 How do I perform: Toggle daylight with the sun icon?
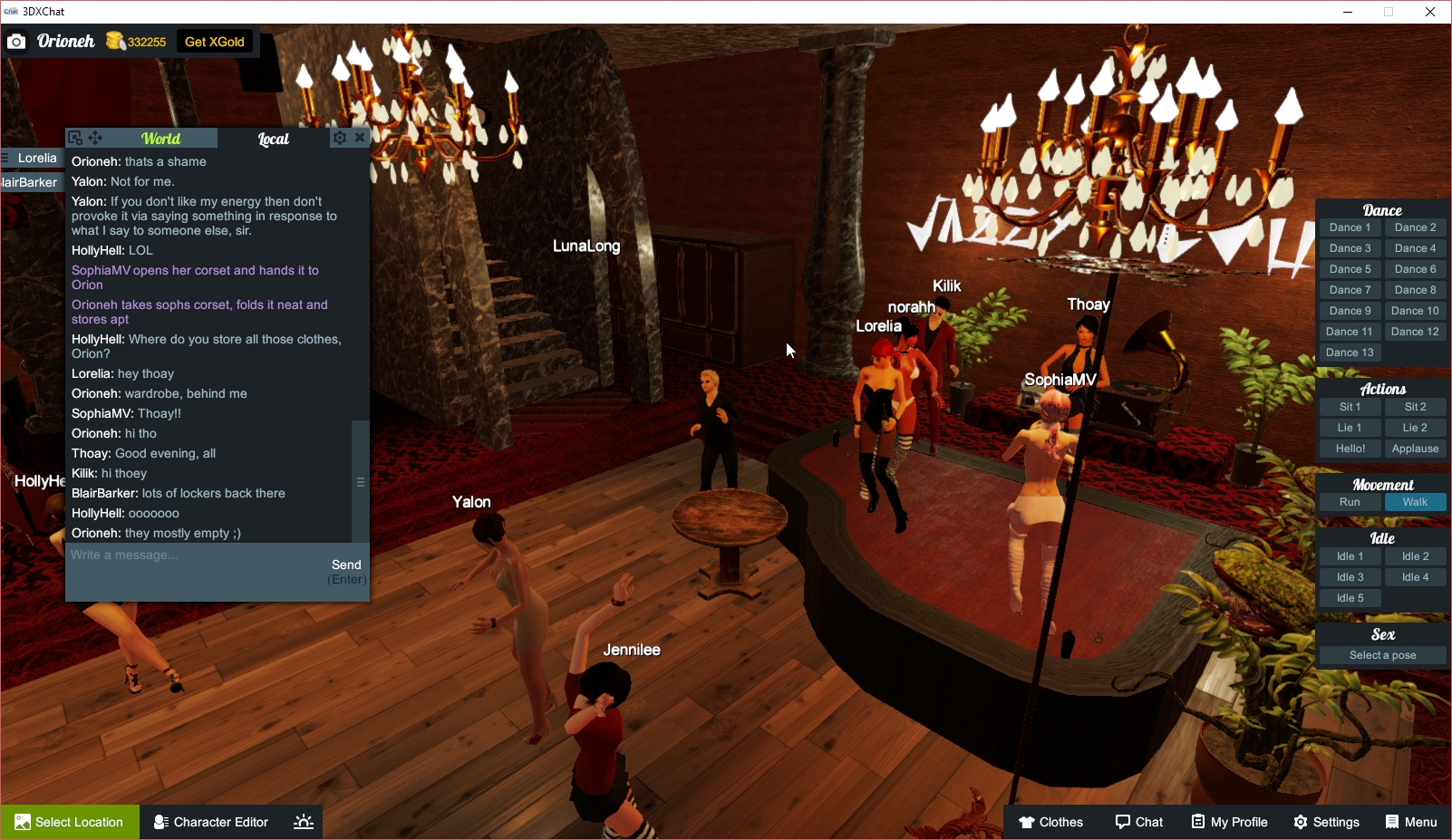click(302, 822)
